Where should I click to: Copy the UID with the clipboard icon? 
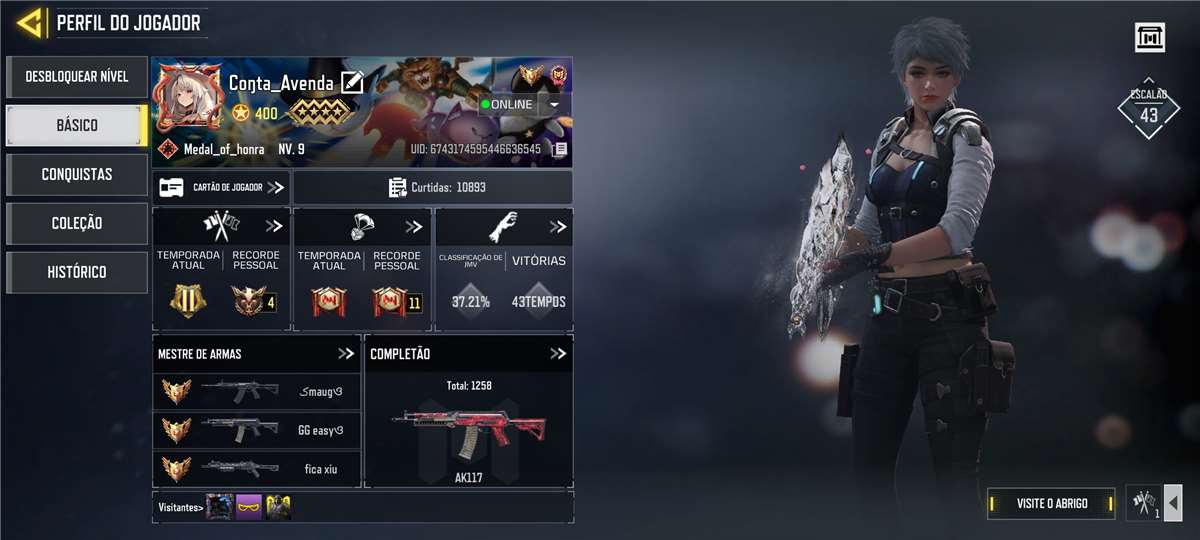click(560, 149)
